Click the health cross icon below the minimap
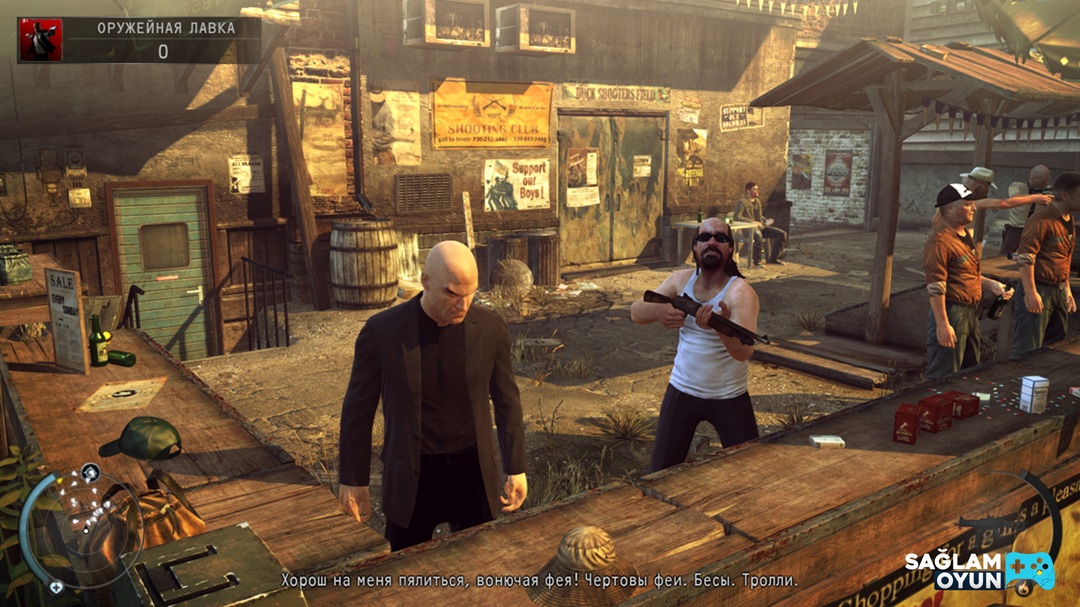The height and width of the screenshot is (607, 1080). tap(57, 587)
